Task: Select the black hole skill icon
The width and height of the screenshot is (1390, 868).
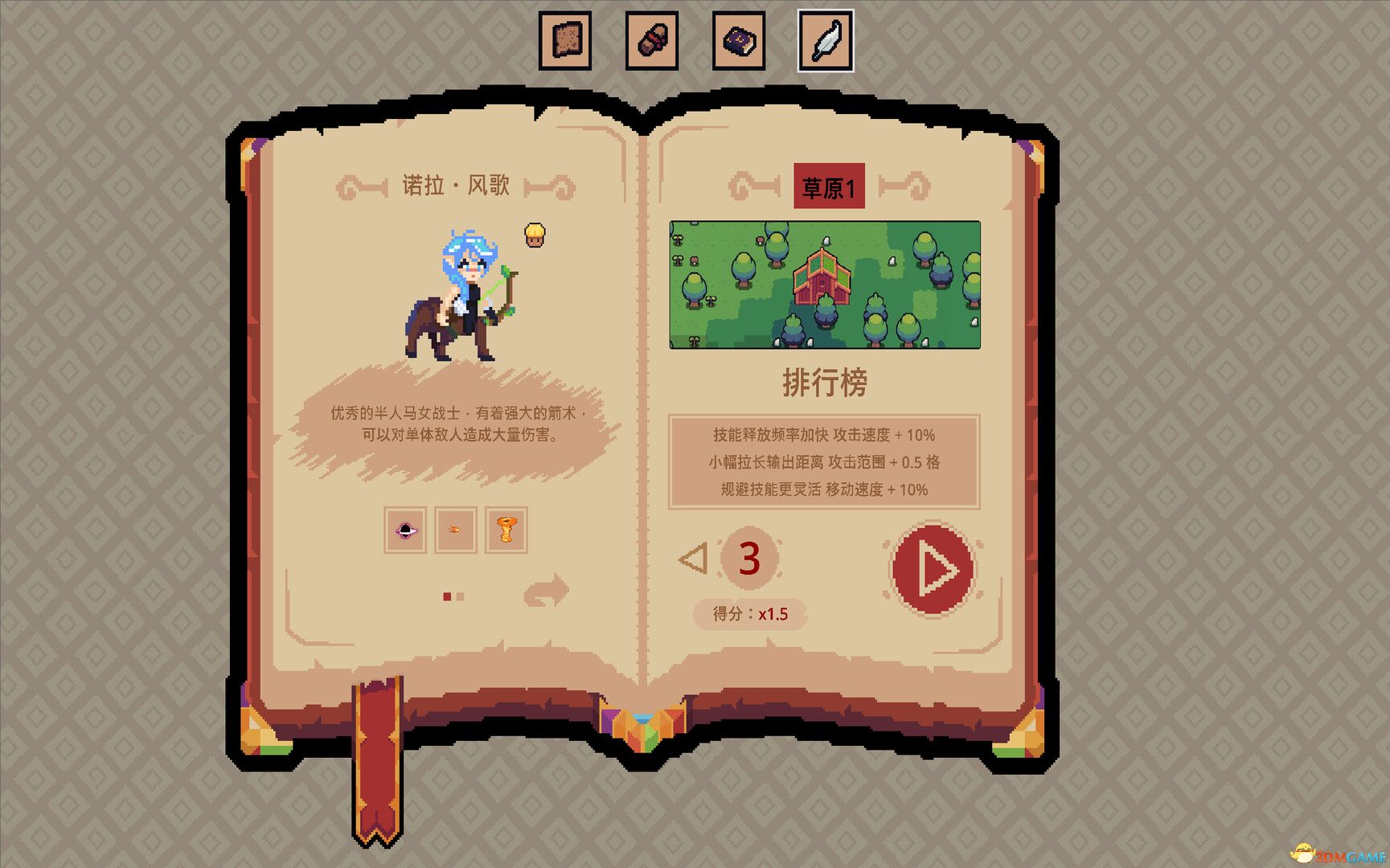Action: [x=404, y=530]
